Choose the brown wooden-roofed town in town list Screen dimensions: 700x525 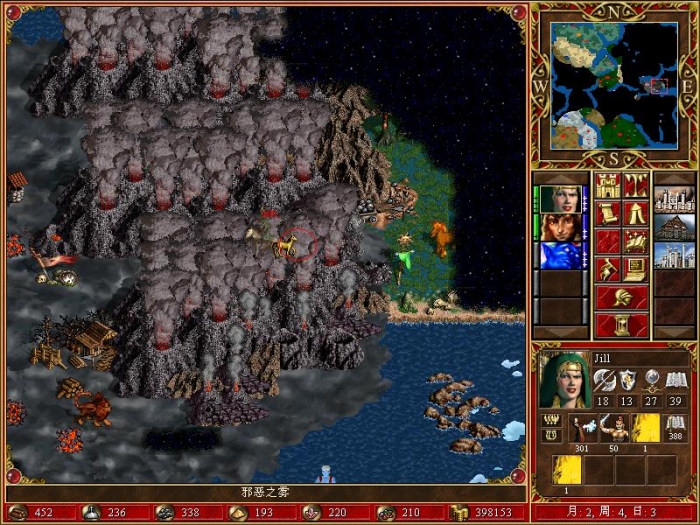pyautogui.click(x=673, y=227)
